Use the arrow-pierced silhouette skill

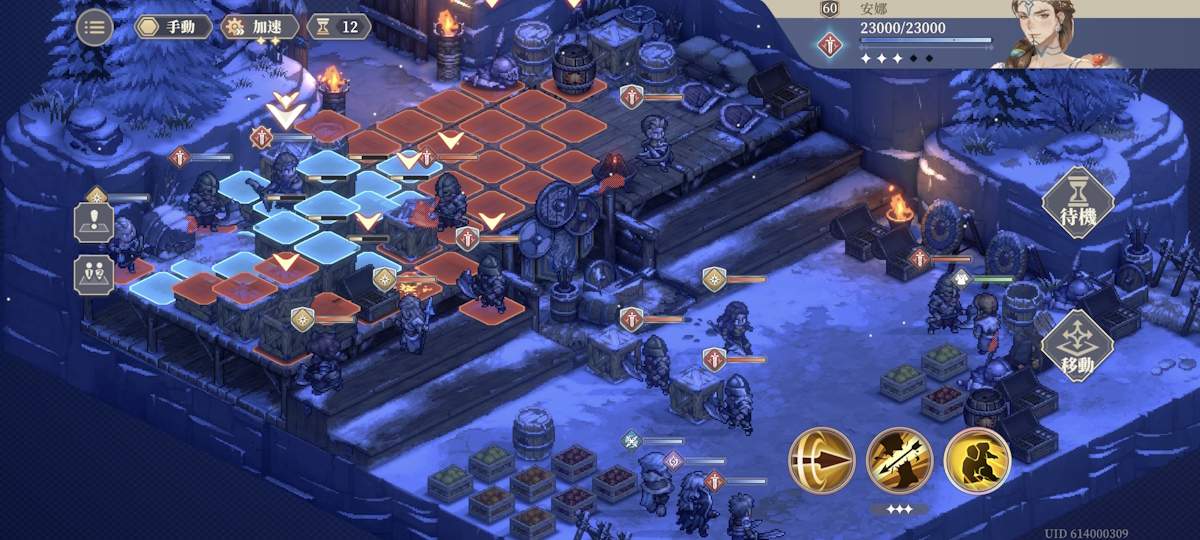pyautogui.click(x=899, y=460)
